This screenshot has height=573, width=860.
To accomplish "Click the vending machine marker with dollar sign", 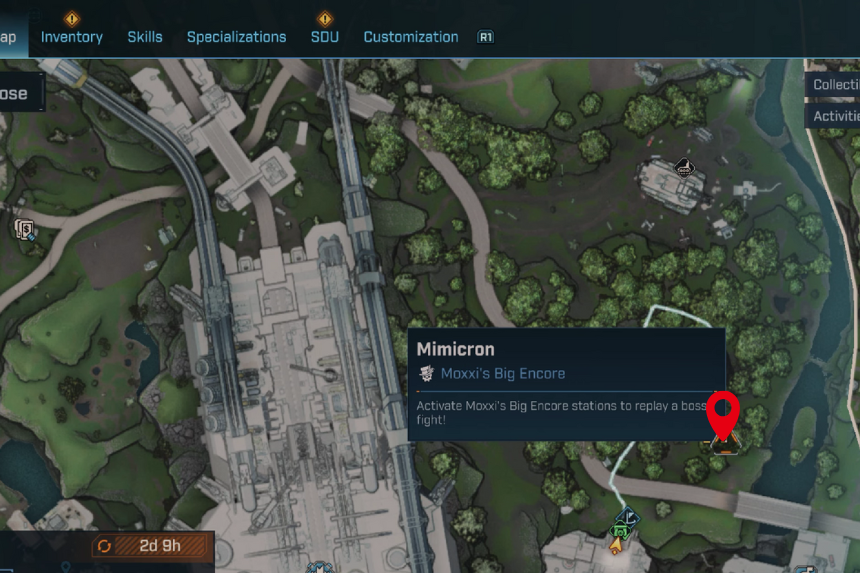I will [x=24, y=230].
